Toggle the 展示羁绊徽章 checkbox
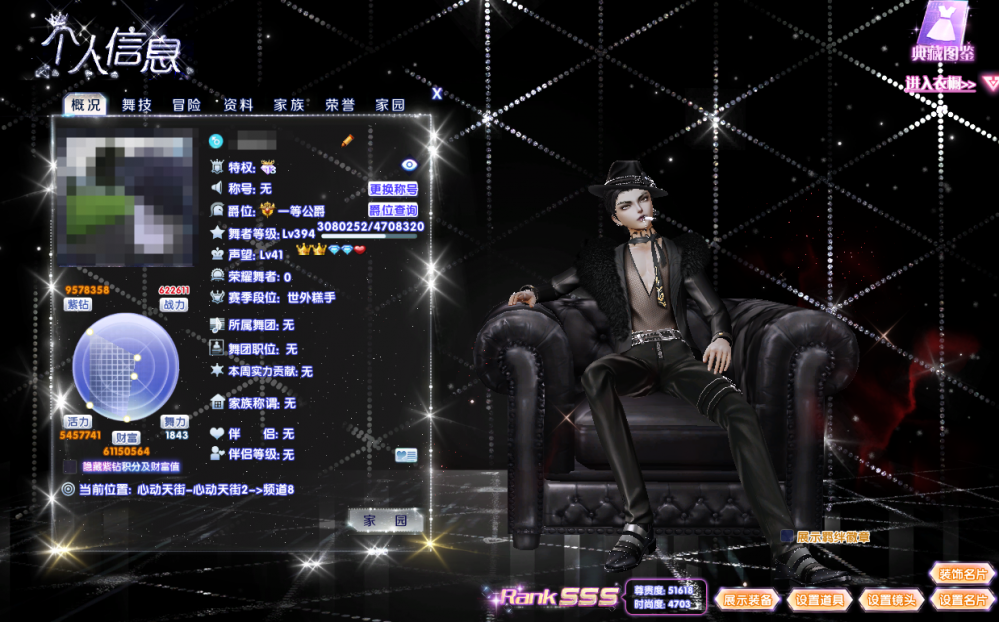This screenshot has width=999, height=622. tap(787, 537)
